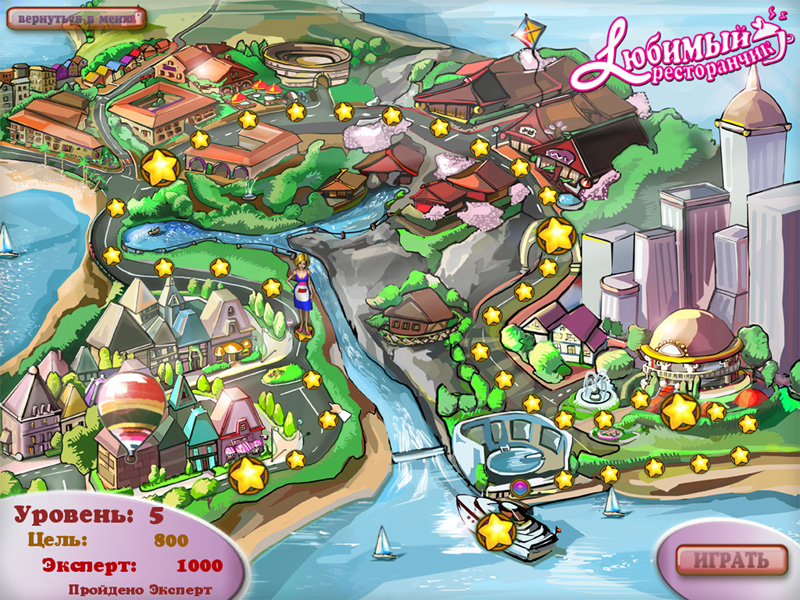The width and height of the screenshot is (800, 600).
Task: Pick the large star near the skyscrapers' road
Action: [x=556, y=236]
